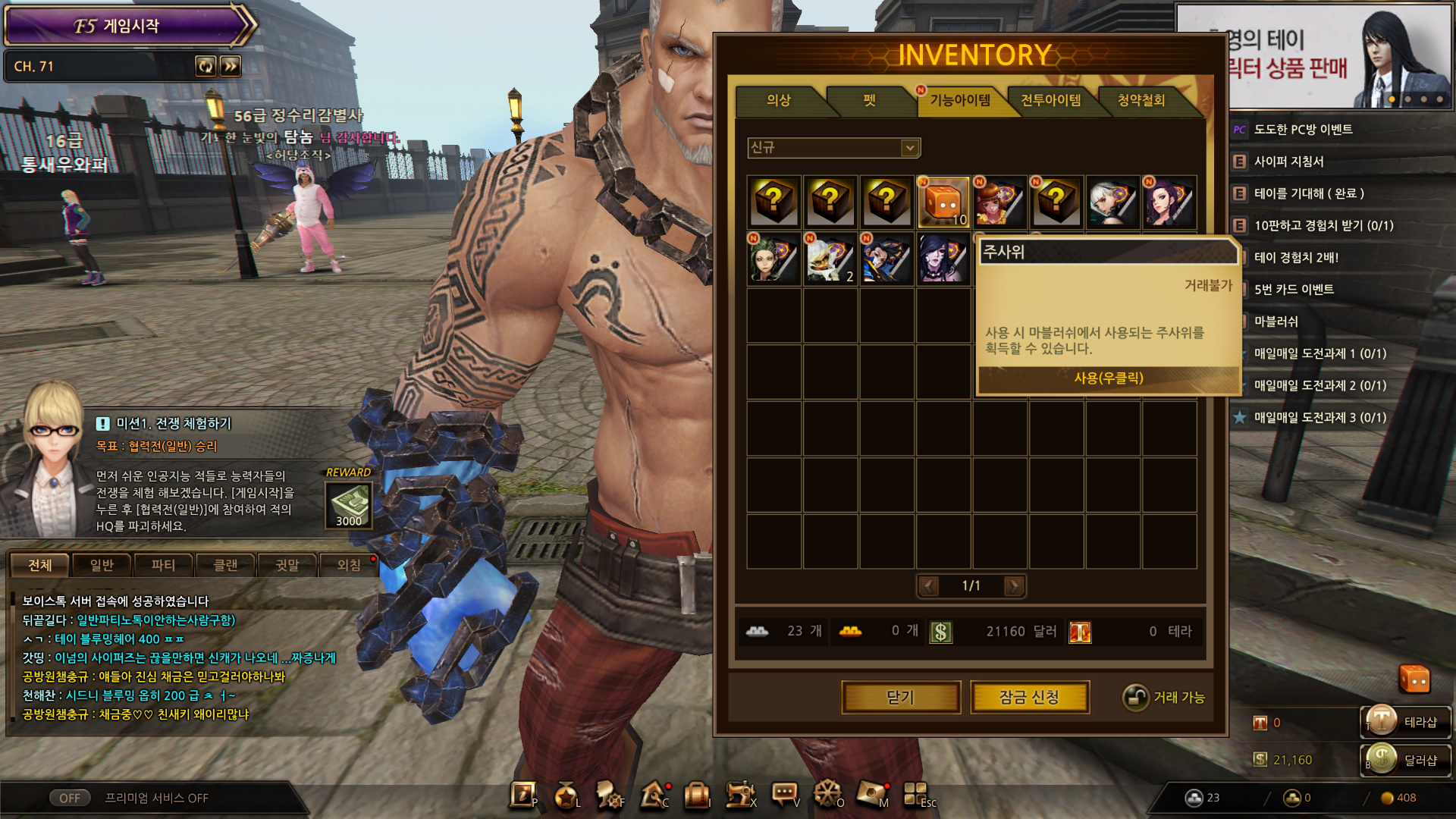Open the 테라샵 shop
This screenshot has width=1456, height=819.
1407,722
